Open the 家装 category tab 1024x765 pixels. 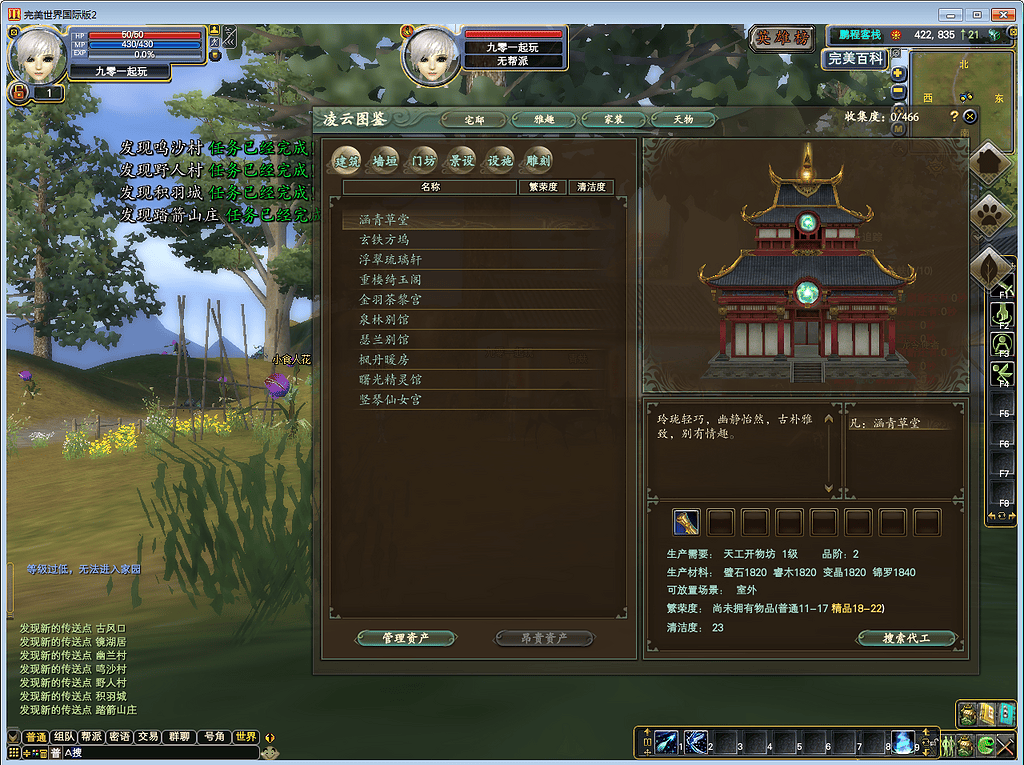(614, 119)
